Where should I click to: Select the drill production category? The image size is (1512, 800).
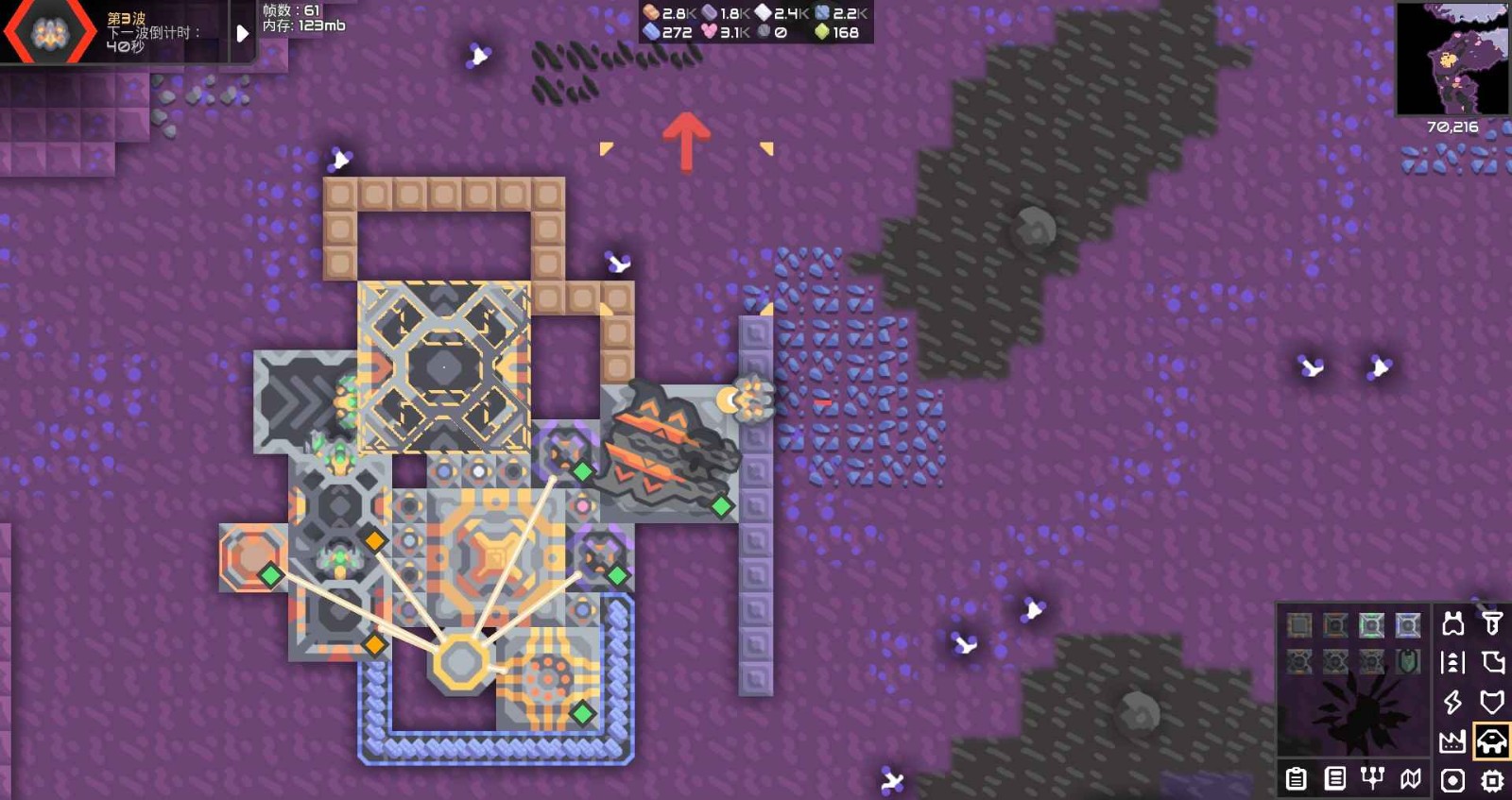tap(1492, 623)
